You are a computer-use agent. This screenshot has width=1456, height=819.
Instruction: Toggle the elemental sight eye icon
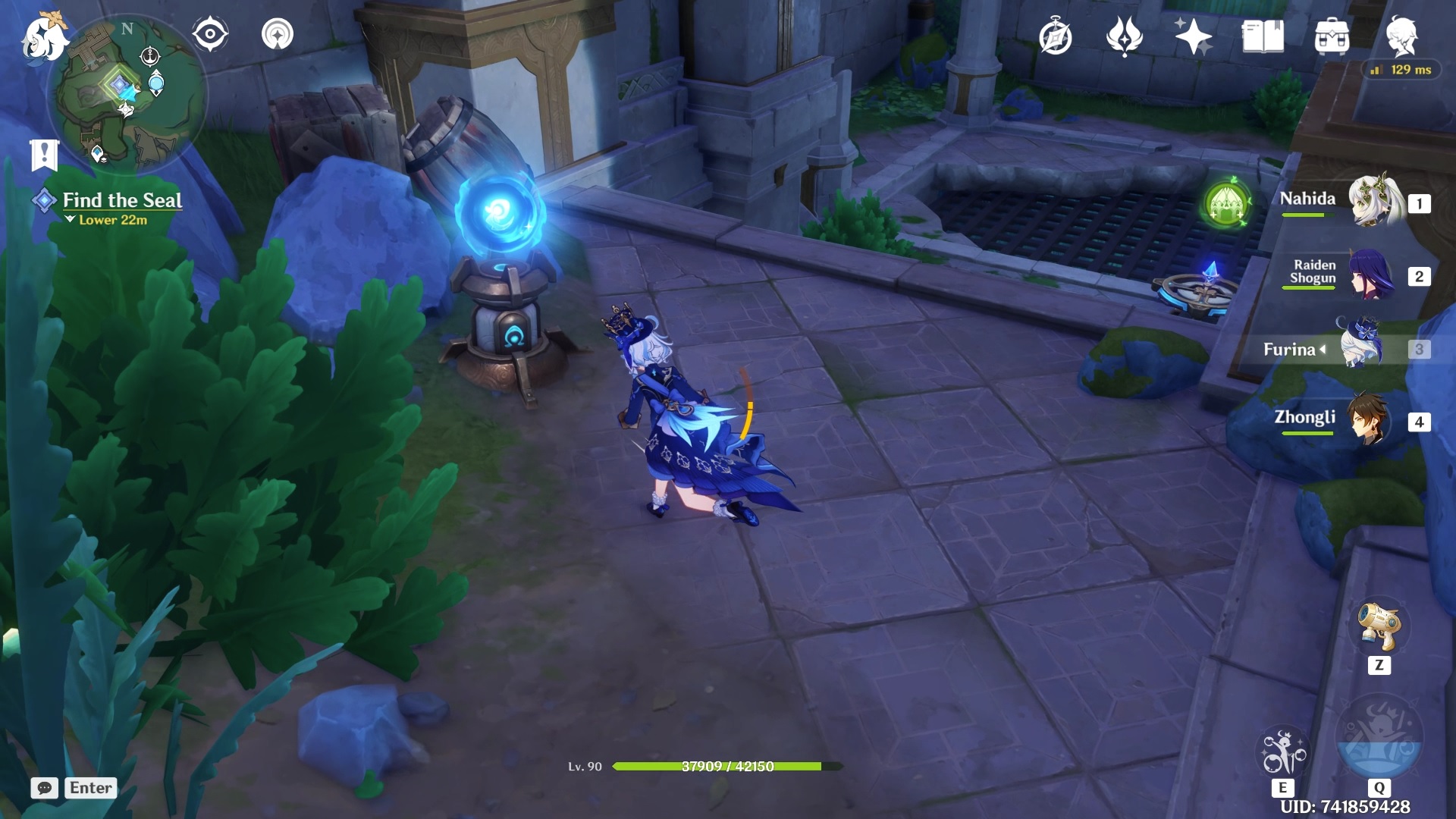210,34
